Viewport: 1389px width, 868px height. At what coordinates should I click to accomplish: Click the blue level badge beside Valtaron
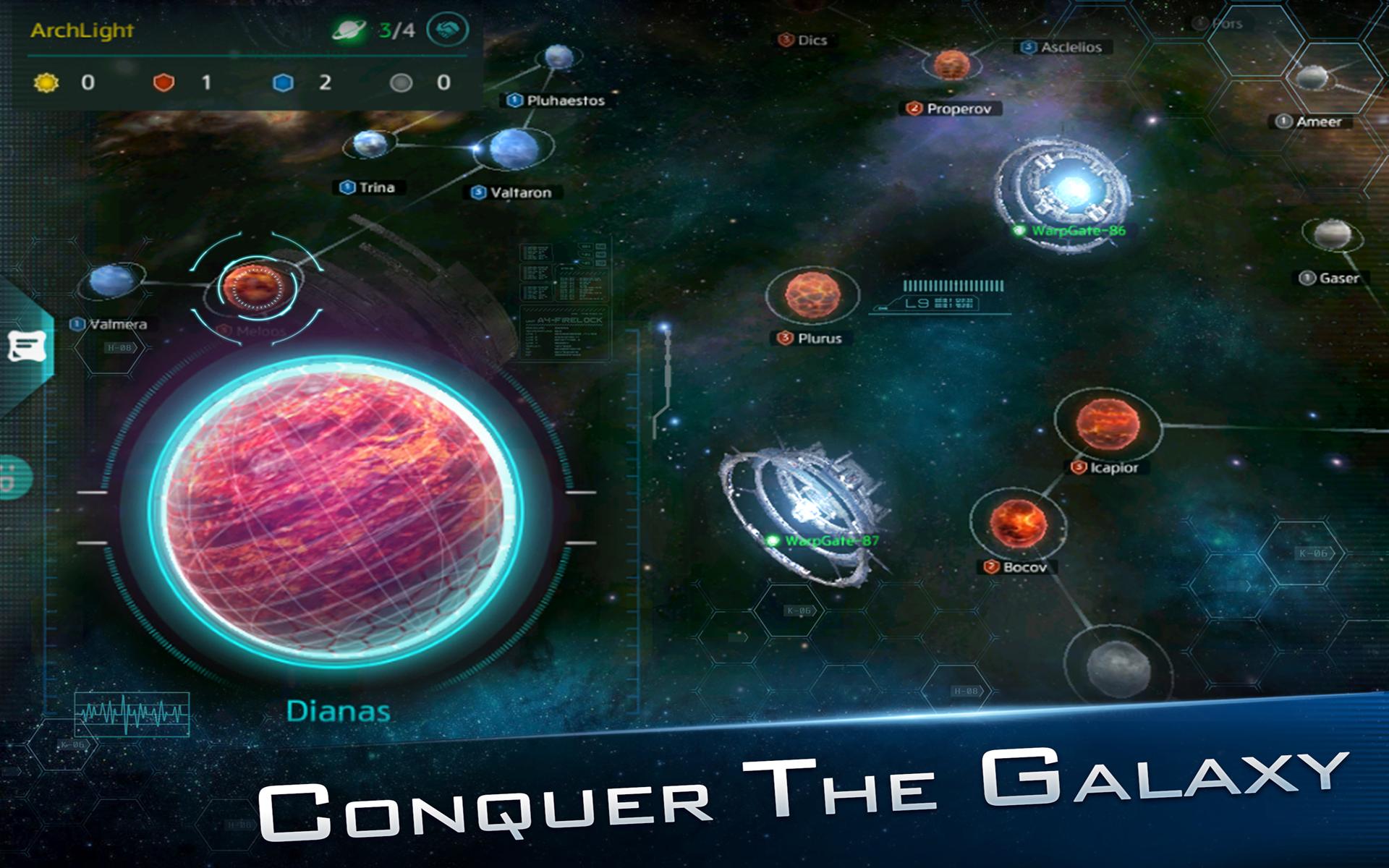(478, 191)
